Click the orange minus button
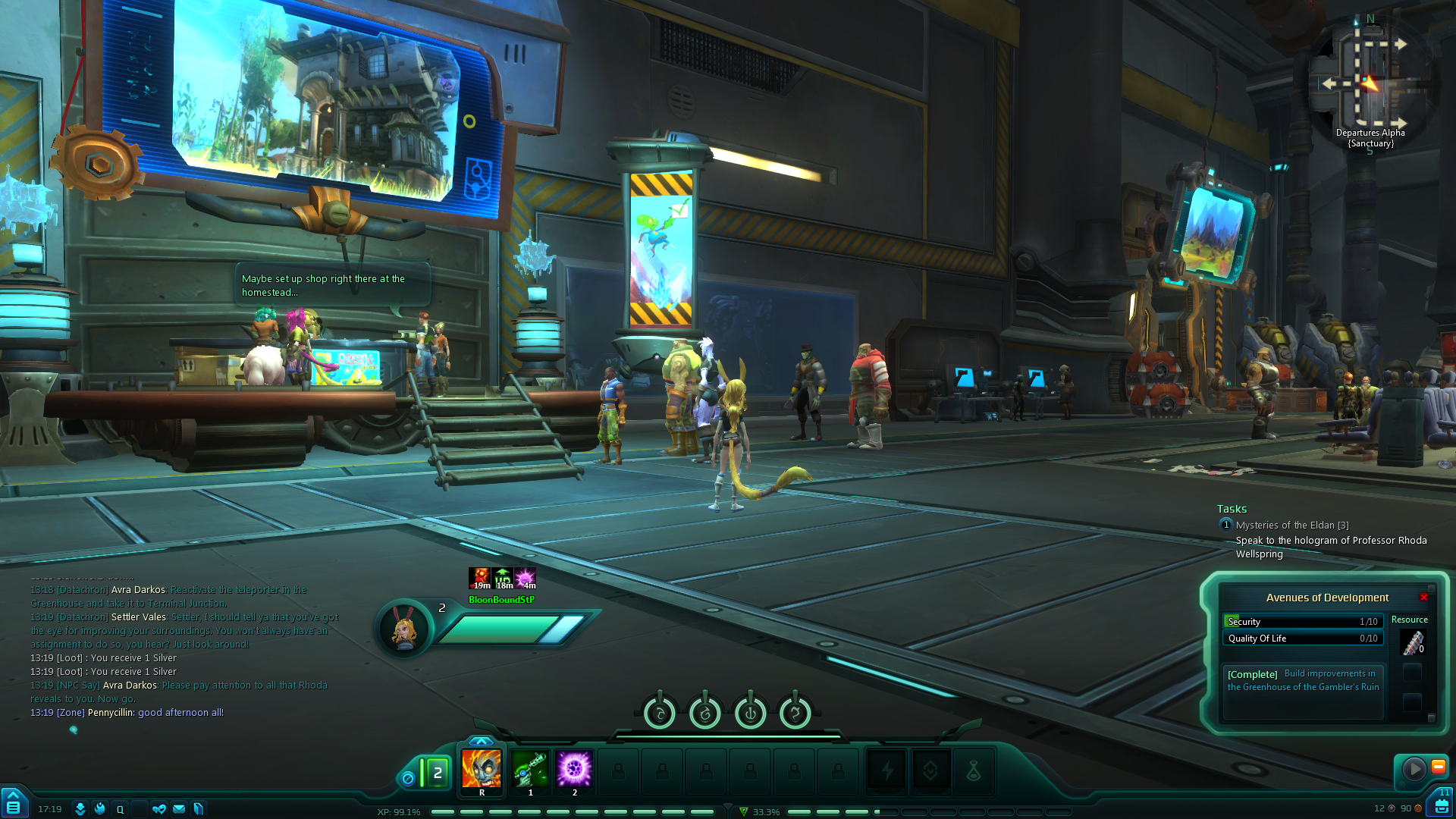The height and width of the screenshot is (819, 1456). coord(1438,767)
